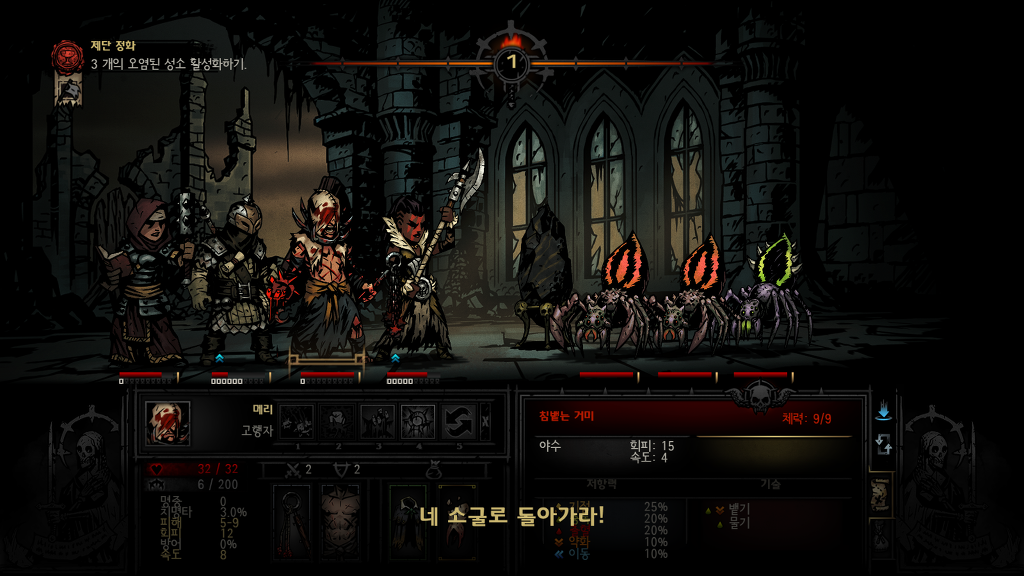Click the blue downward arrow icon
The height and width of the screenshot is (576, 1024).
coord(883,412)
